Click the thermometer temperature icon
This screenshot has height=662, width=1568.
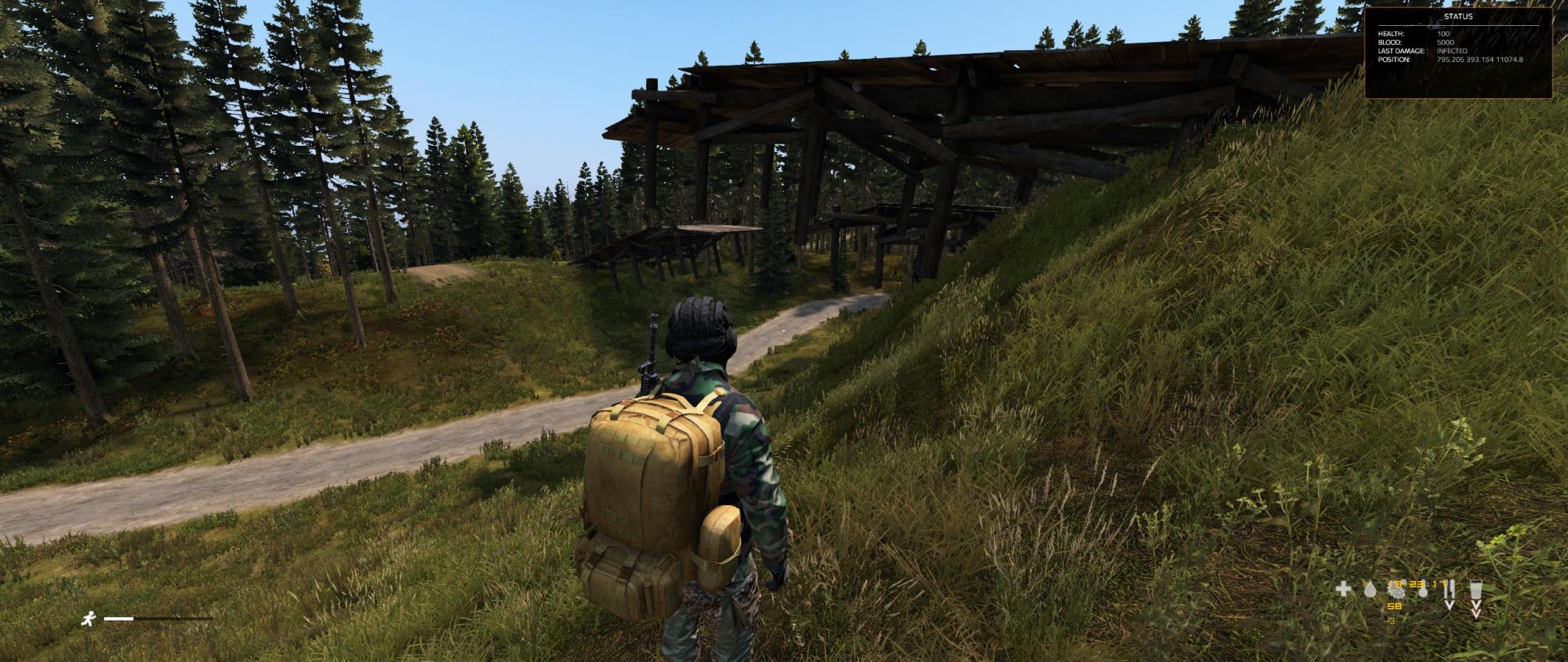click(1422, 590)
